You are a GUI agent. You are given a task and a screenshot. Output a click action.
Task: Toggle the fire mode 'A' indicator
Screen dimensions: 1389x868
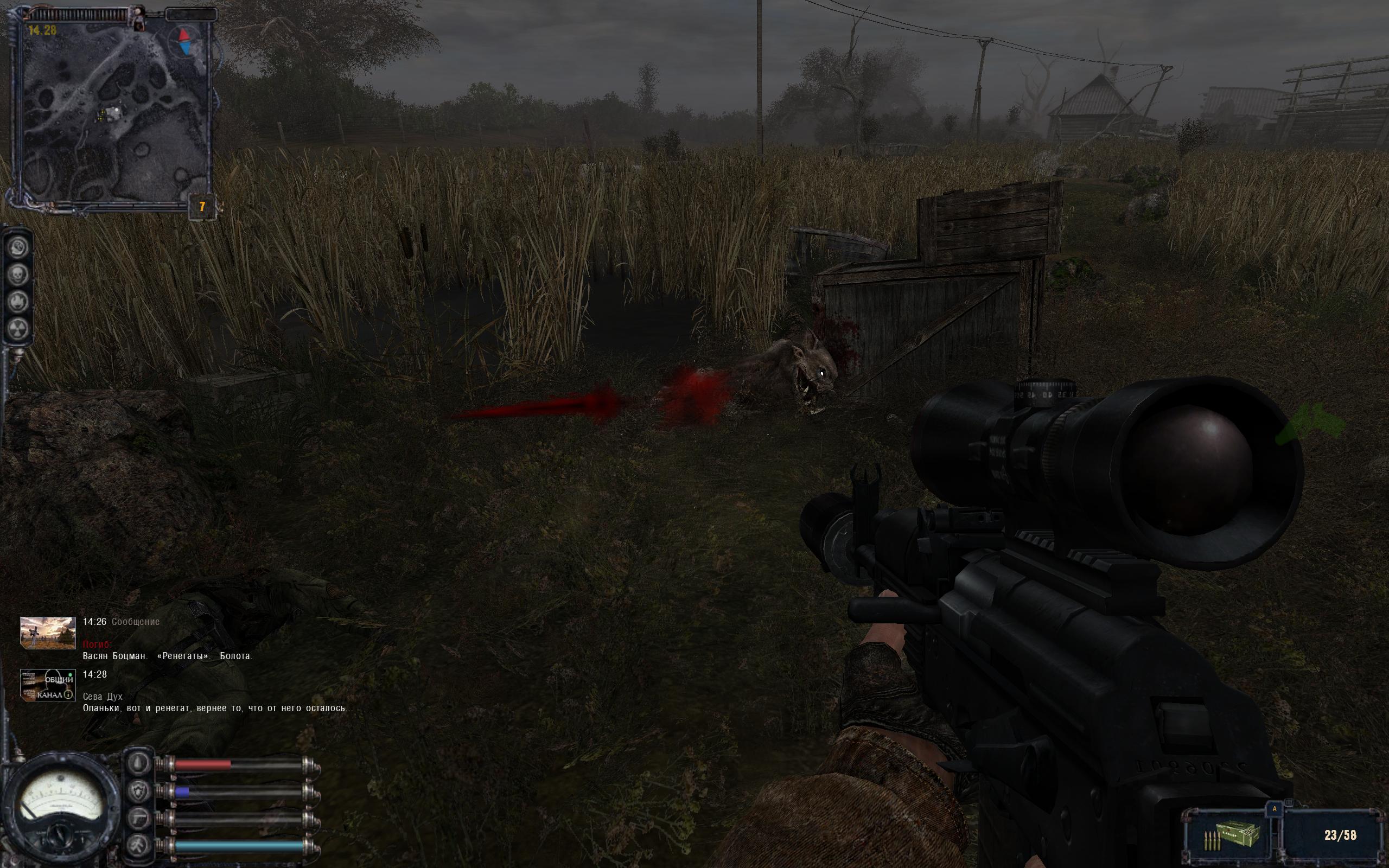(x=1275, y=809)
